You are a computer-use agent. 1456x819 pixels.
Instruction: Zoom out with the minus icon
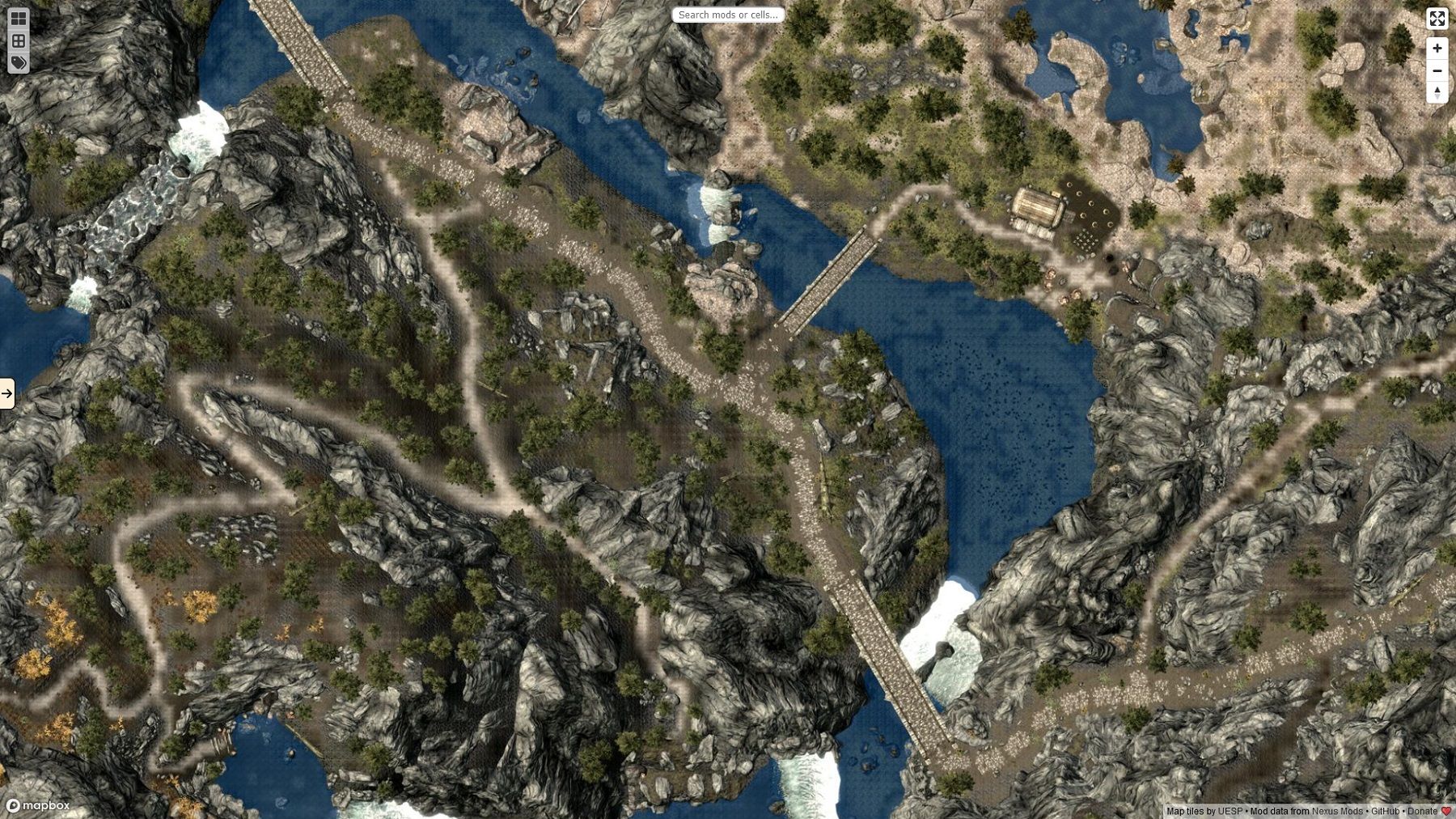pyautogui.click(x=1437, y=71)
